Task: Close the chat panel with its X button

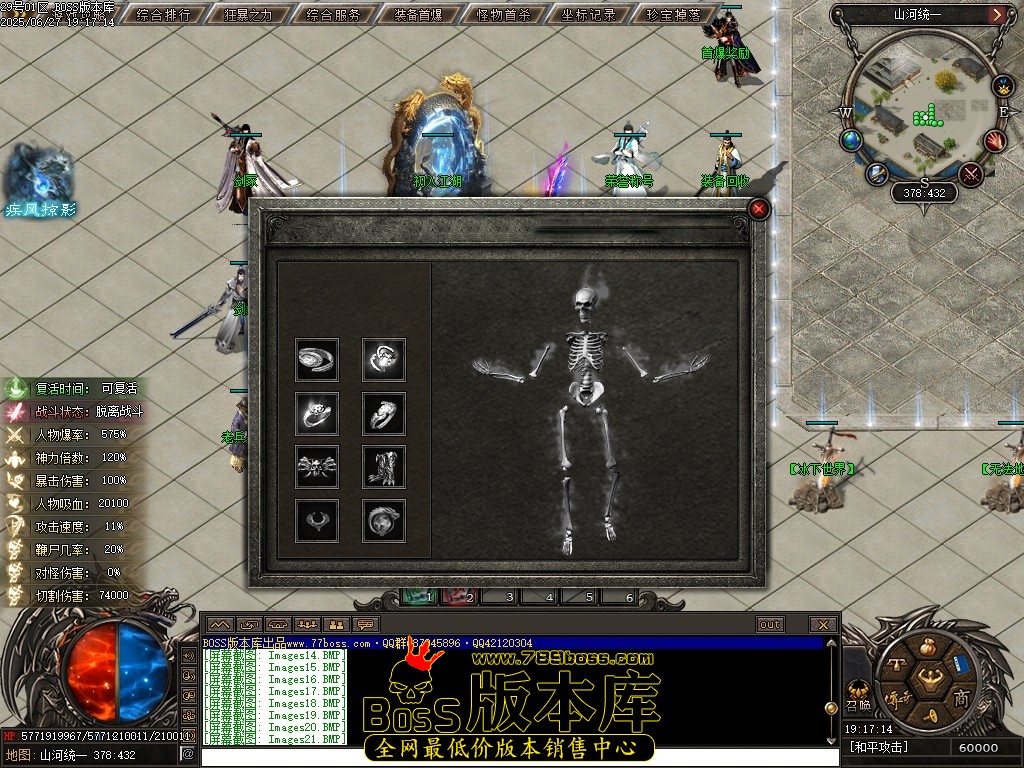Action: click(822, 625)
